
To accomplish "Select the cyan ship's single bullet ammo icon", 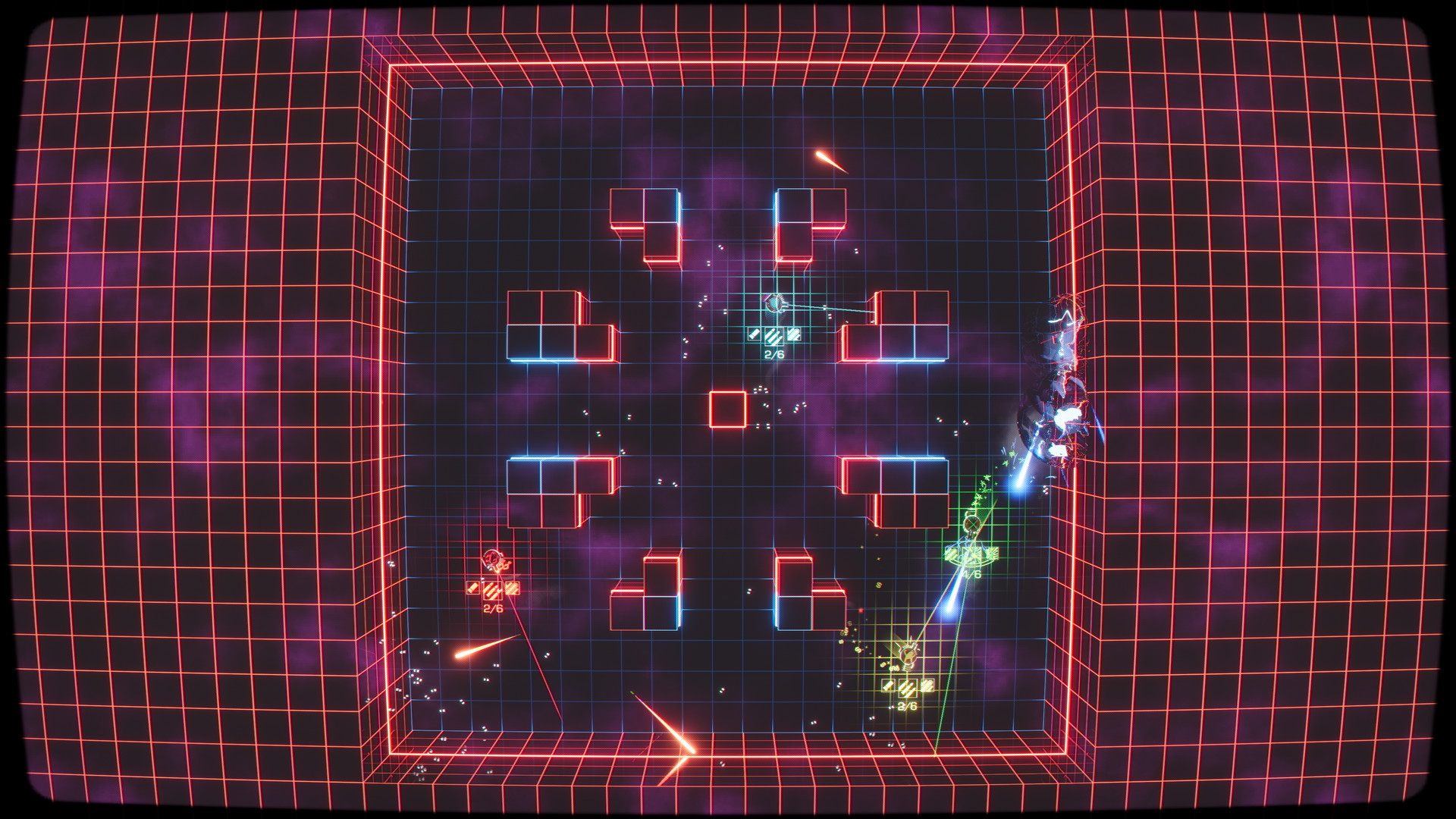I will 754,334.
